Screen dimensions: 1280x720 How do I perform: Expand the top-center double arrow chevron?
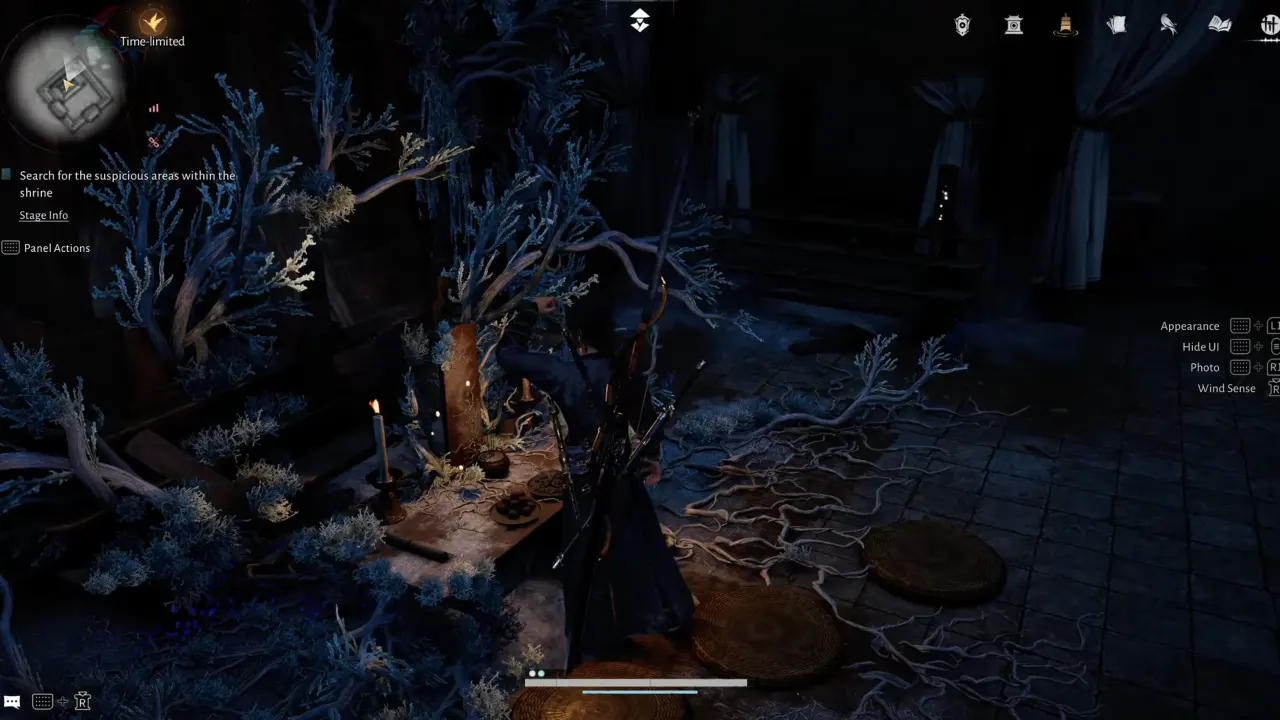pos(639,18)
